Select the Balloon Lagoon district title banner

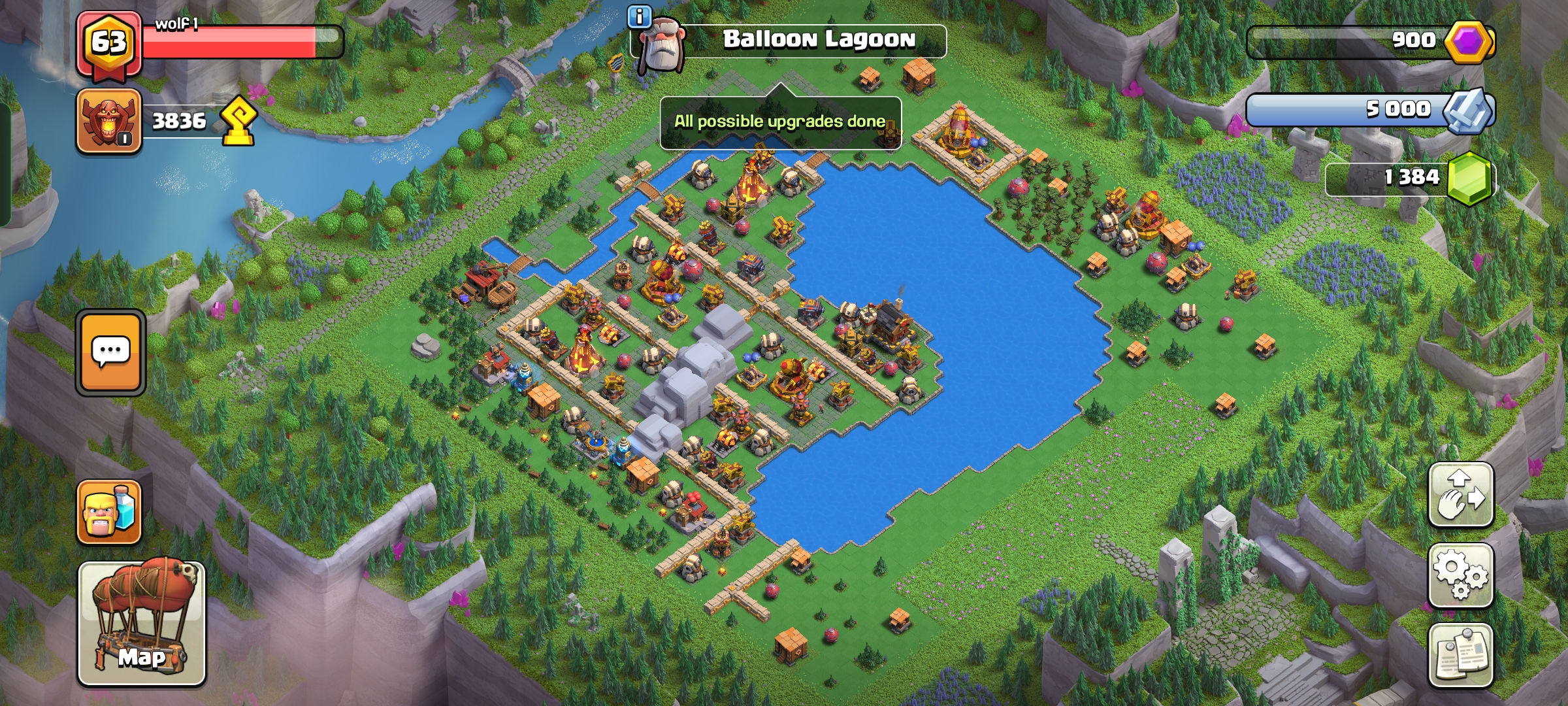818,41
